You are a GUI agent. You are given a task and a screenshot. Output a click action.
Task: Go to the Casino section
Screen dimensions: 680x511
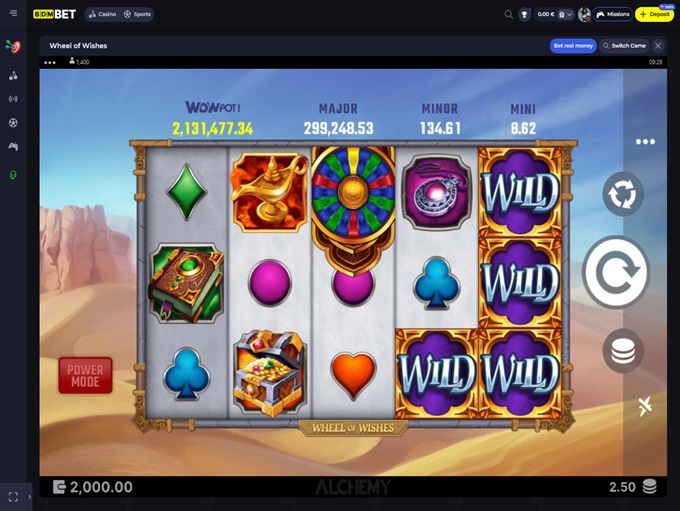(102, 15)
